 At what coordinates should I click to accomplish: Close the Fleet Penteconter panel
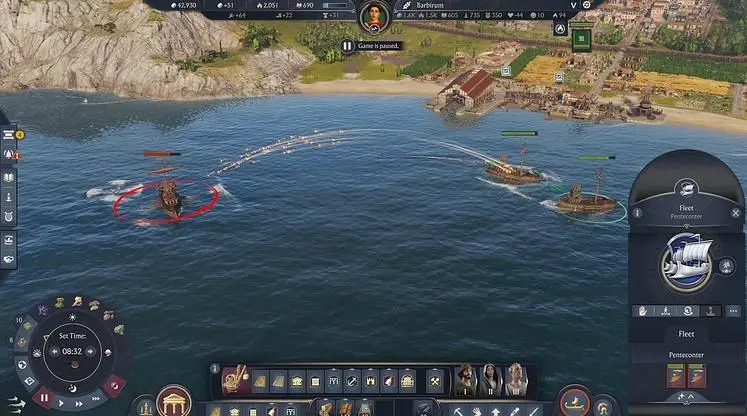pos(736,213)
